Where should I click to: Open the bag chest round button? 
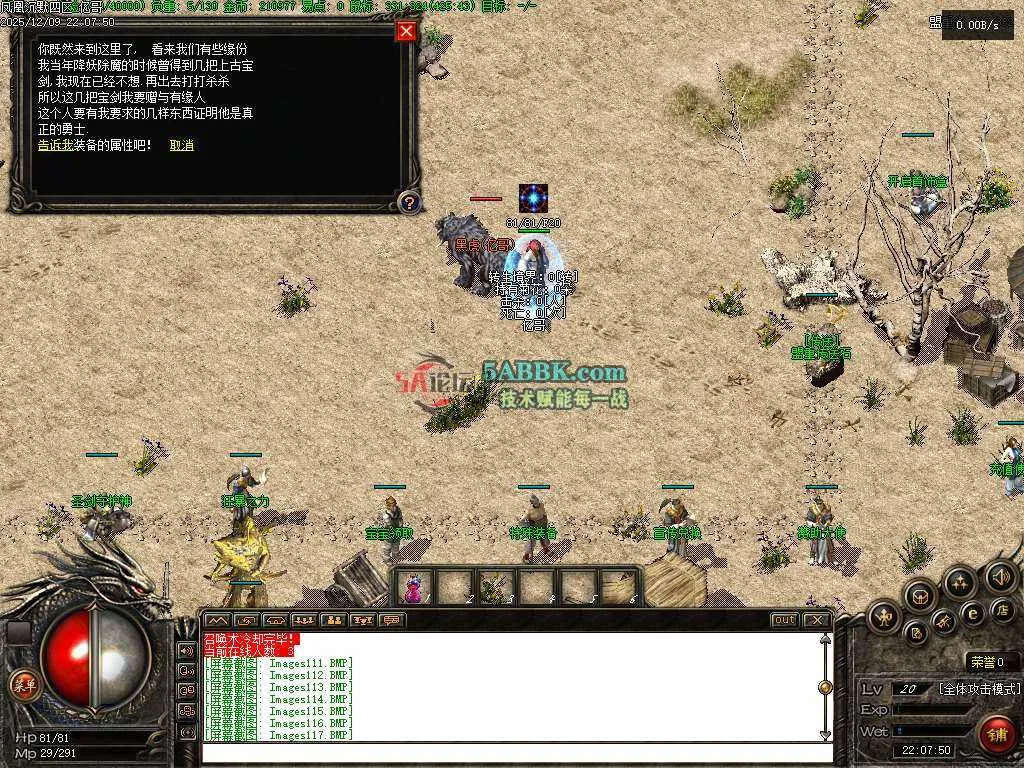click(919, 596)
